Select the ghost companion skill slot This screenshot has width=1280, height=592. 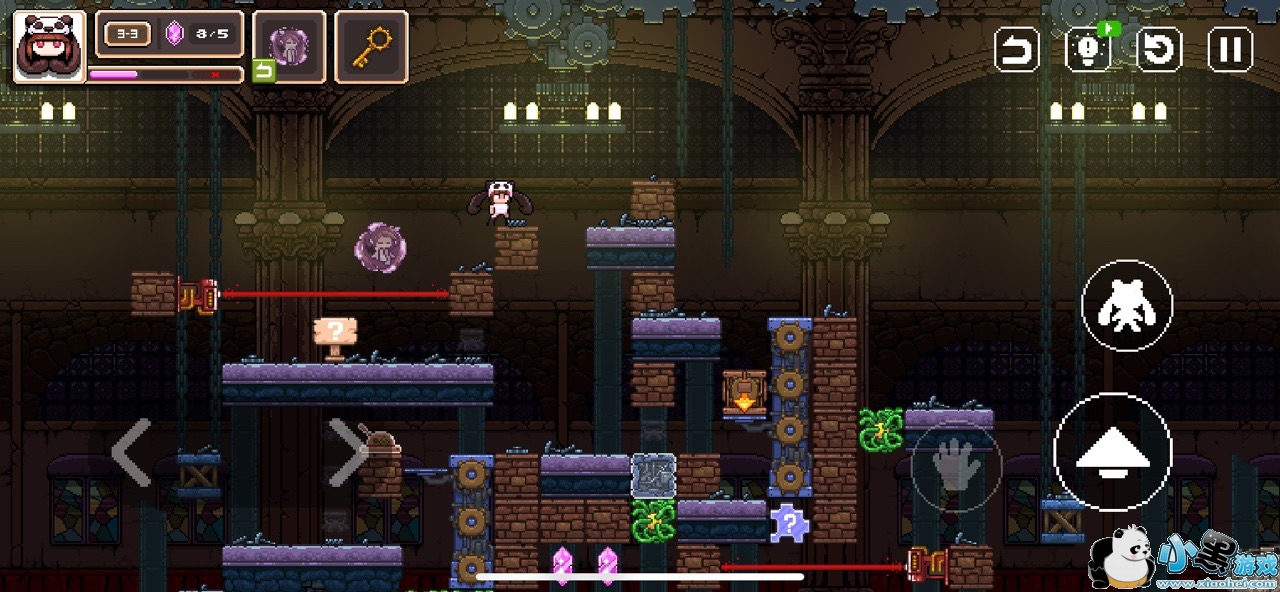point(289,46)
